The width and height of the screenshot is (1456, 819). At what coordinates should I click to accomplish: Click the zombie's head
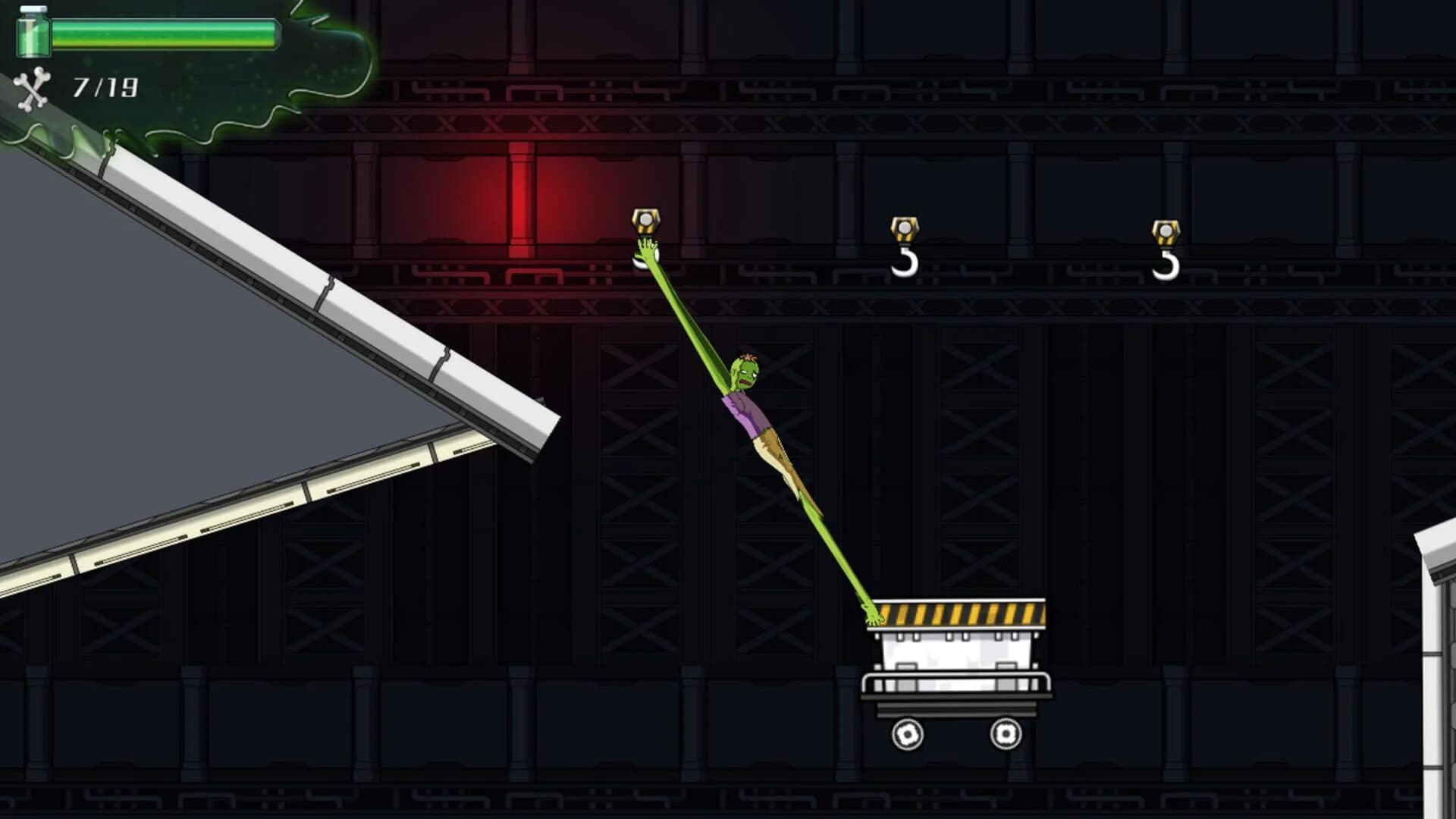(745, 372)
